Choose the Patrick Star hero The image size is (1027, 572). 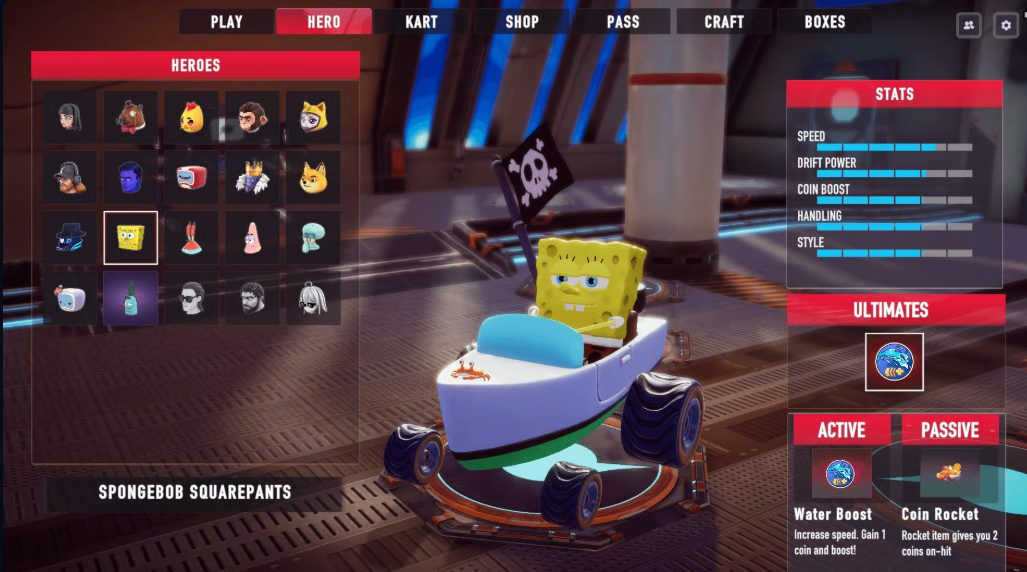coord(252,238)
